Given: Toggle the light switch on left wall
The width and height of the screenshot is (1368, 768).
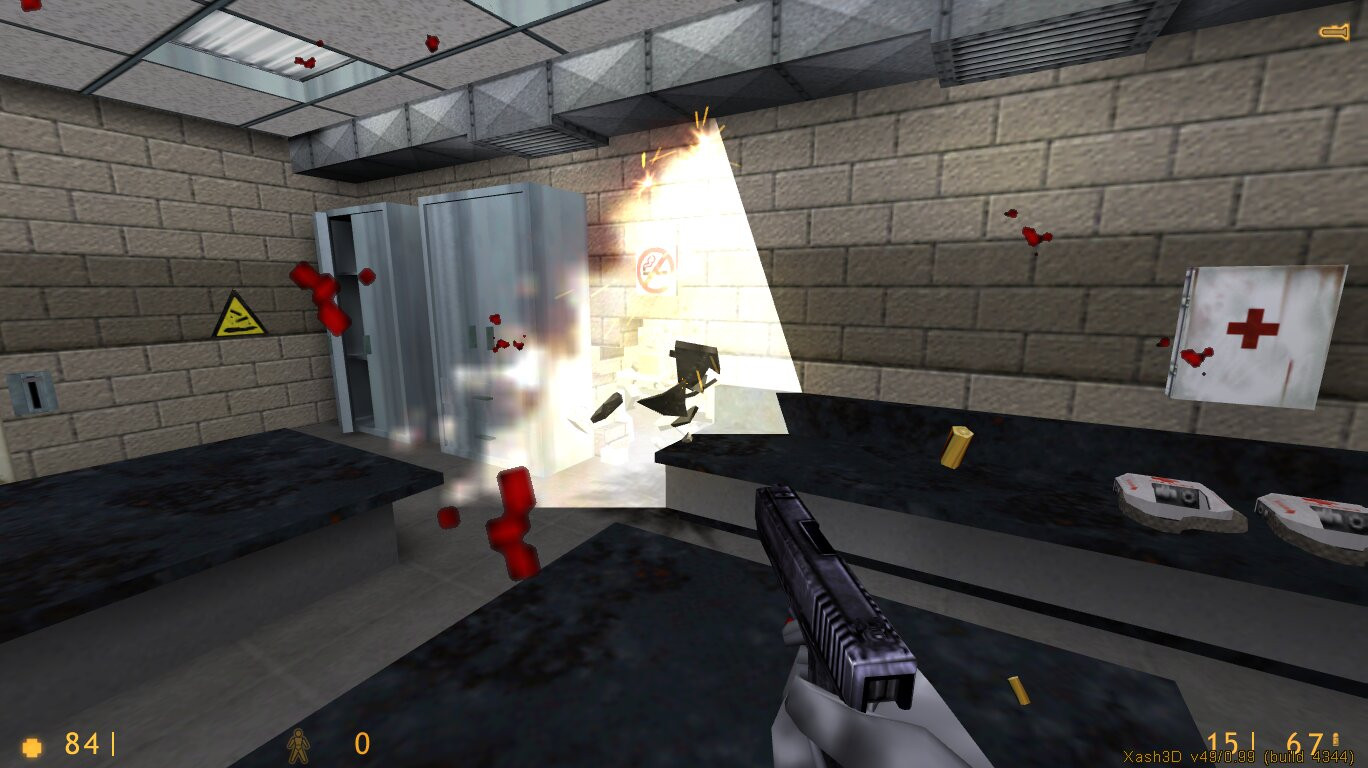Looking at the screenshot, I should click(x=35, y=392).
